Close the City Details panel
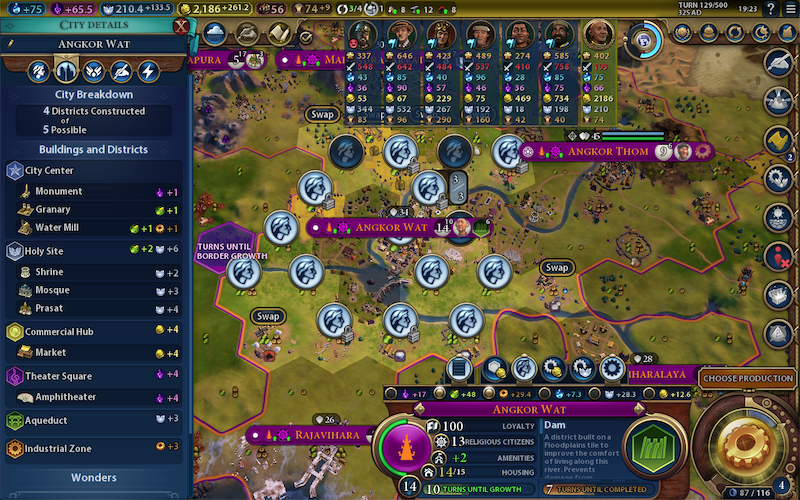Image resolution: width=800 pixels, height=500 pixels. click(180, 27)
